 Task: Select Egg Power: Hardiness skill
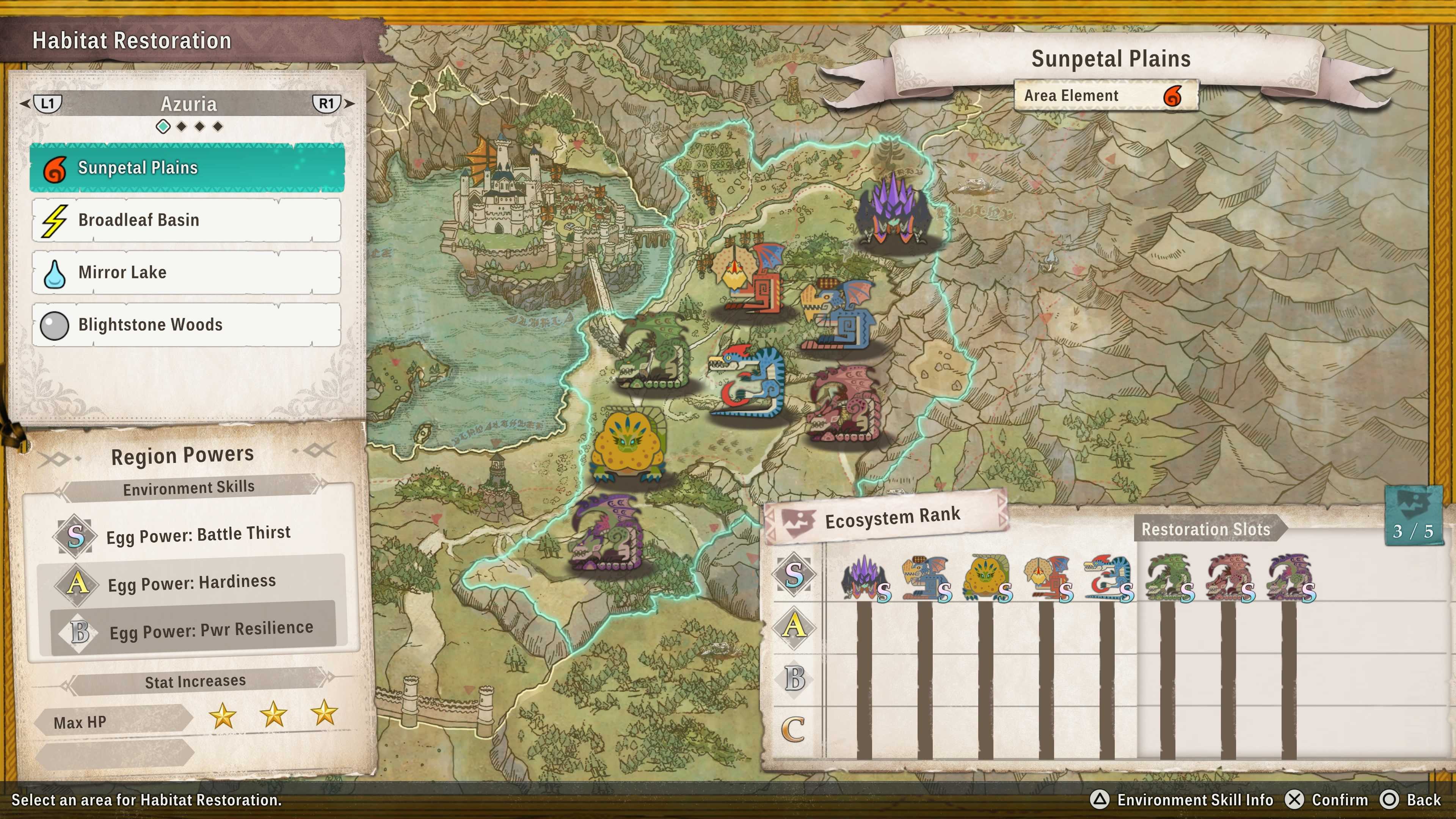[x=192, y=583]
